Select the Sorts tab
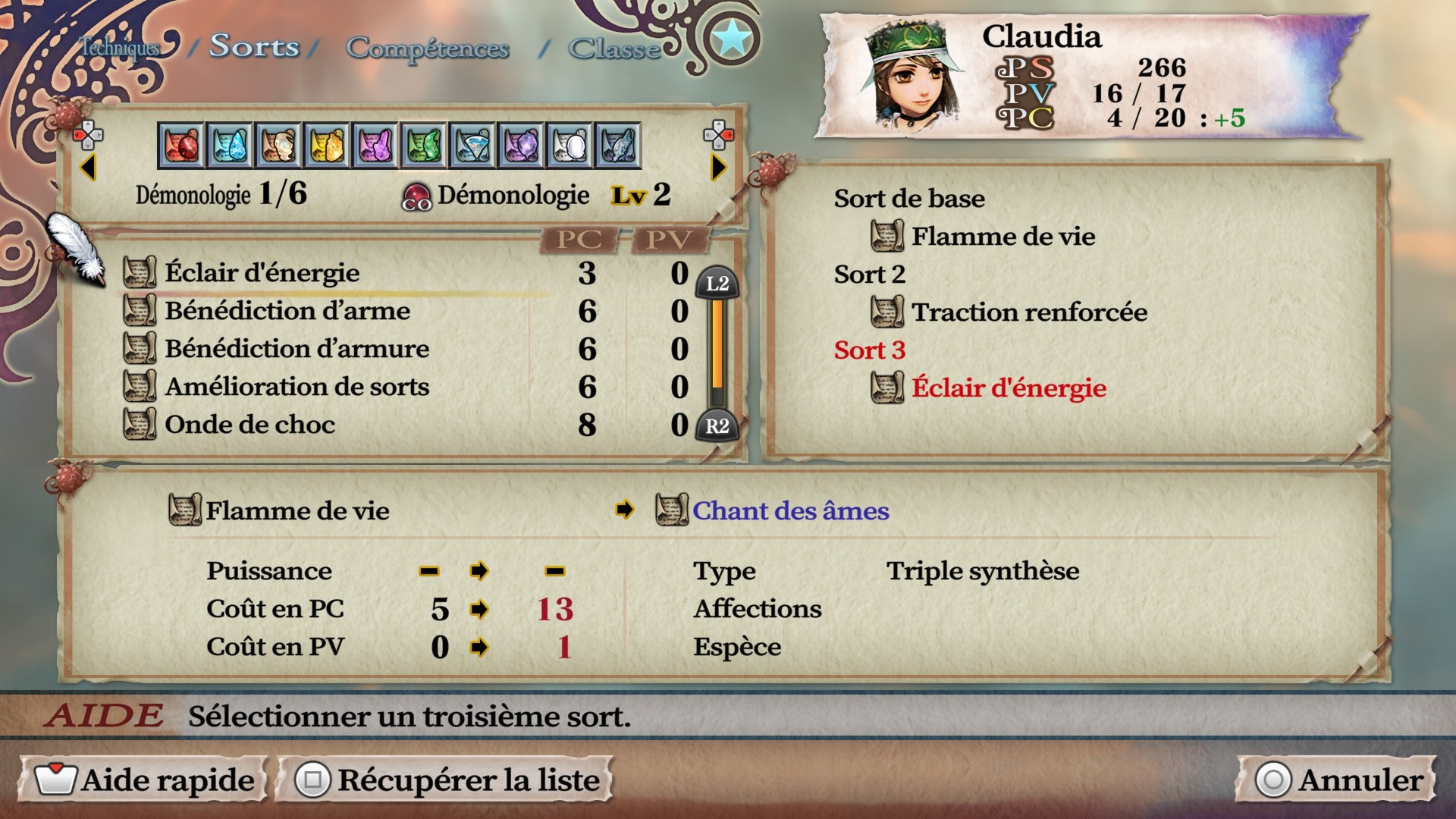 (x=254, y=46)
